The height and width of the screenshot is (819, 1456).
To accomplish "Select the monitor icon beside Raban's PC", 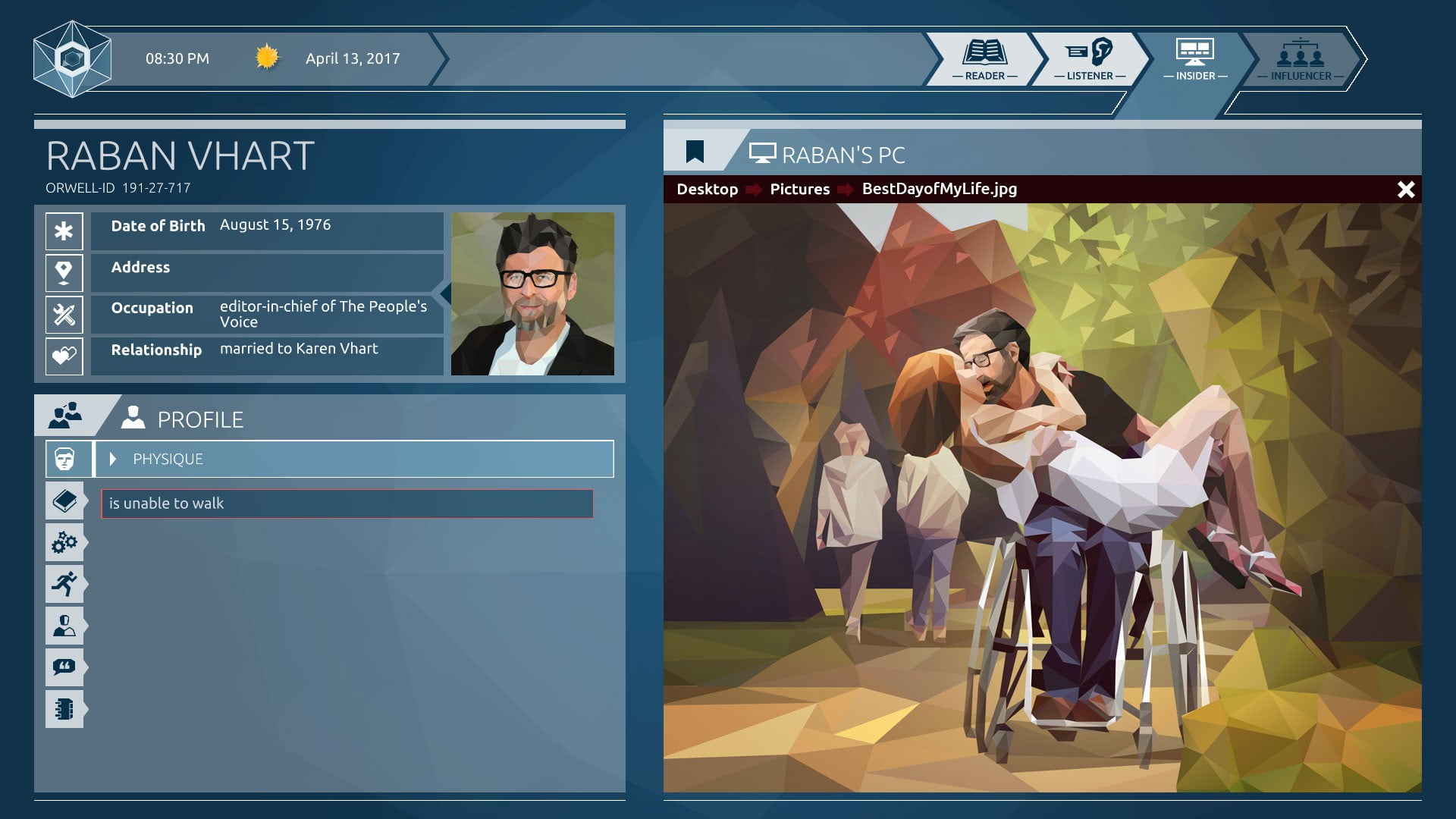I will tap(762, 152).
